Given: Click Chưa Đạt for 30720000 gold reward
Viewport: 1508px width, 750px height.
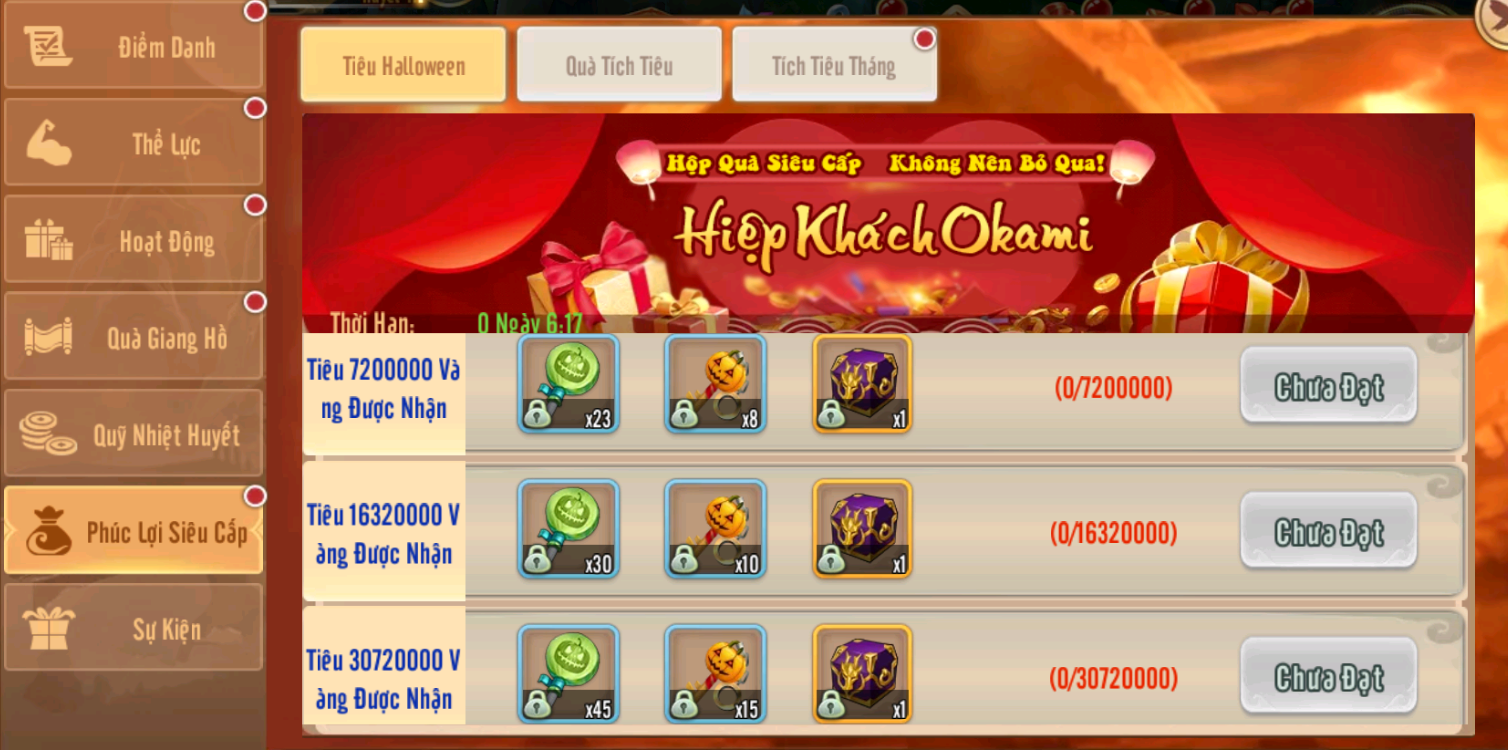Looking at the screenshot, I should pyautogui.click(x=1328, y=677).
